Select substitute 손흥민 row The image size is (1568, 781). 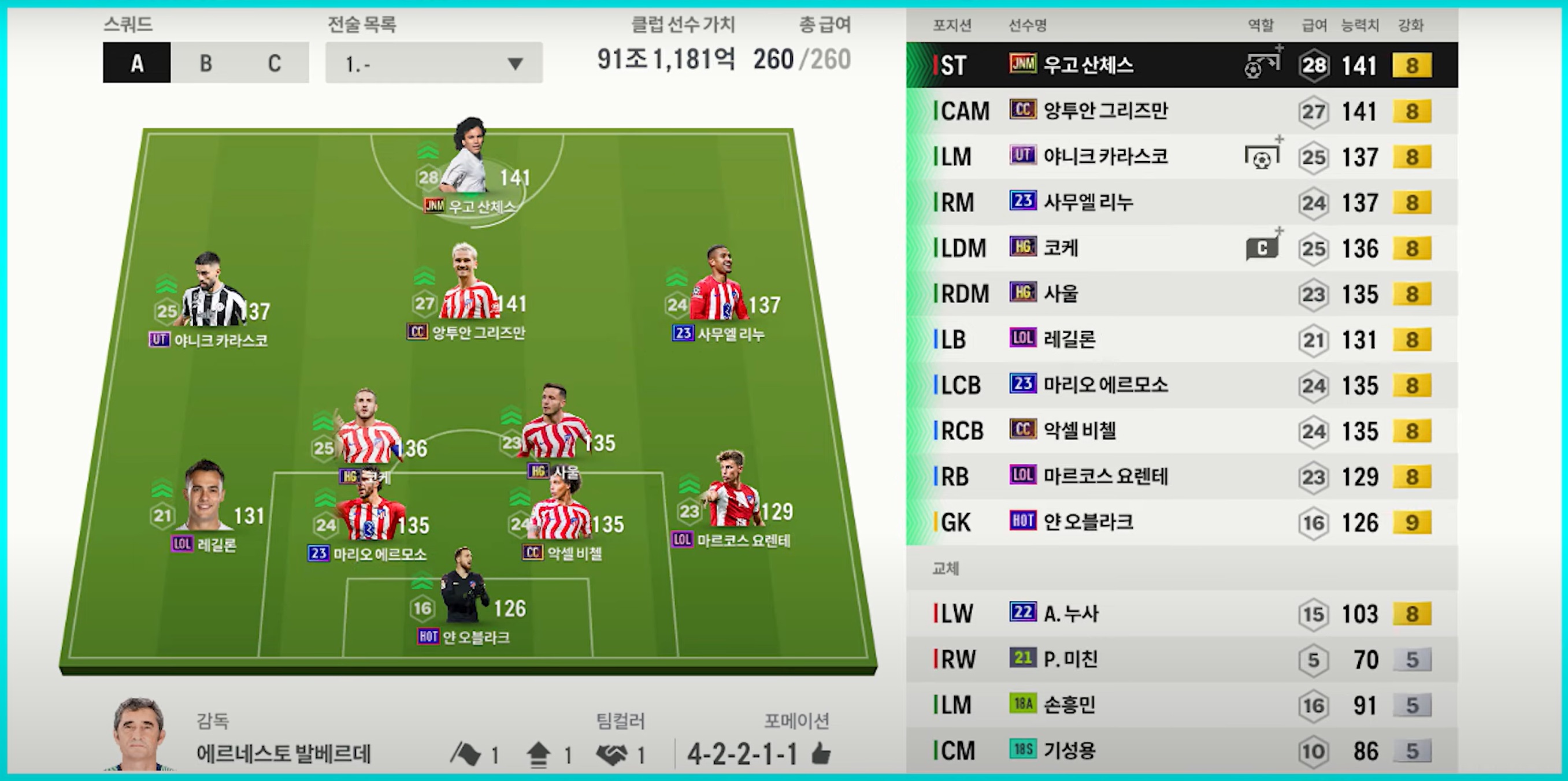(1181, 704)
